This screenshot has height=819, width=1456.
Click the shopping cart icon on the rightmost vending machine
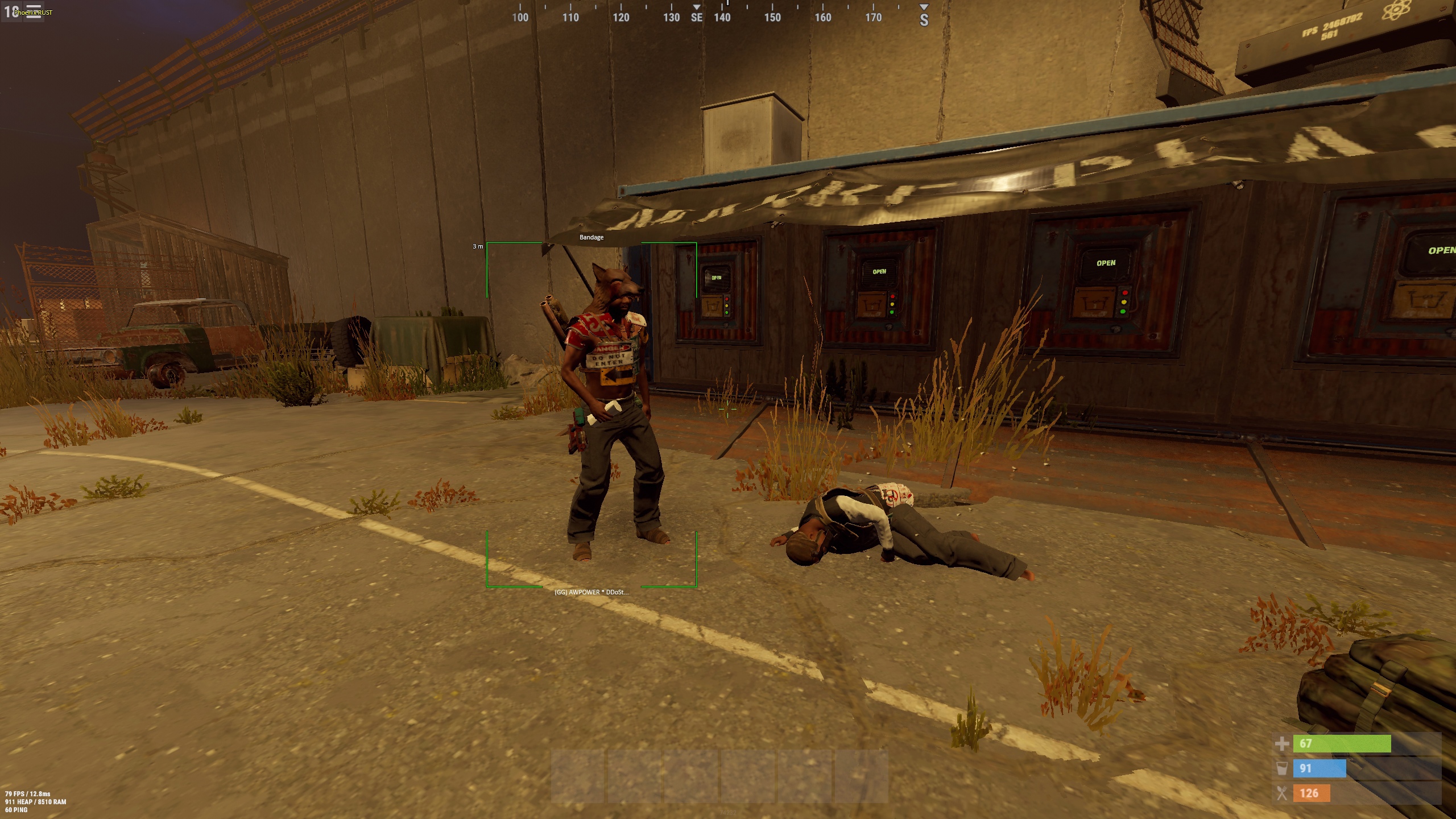coord(1094,303)
